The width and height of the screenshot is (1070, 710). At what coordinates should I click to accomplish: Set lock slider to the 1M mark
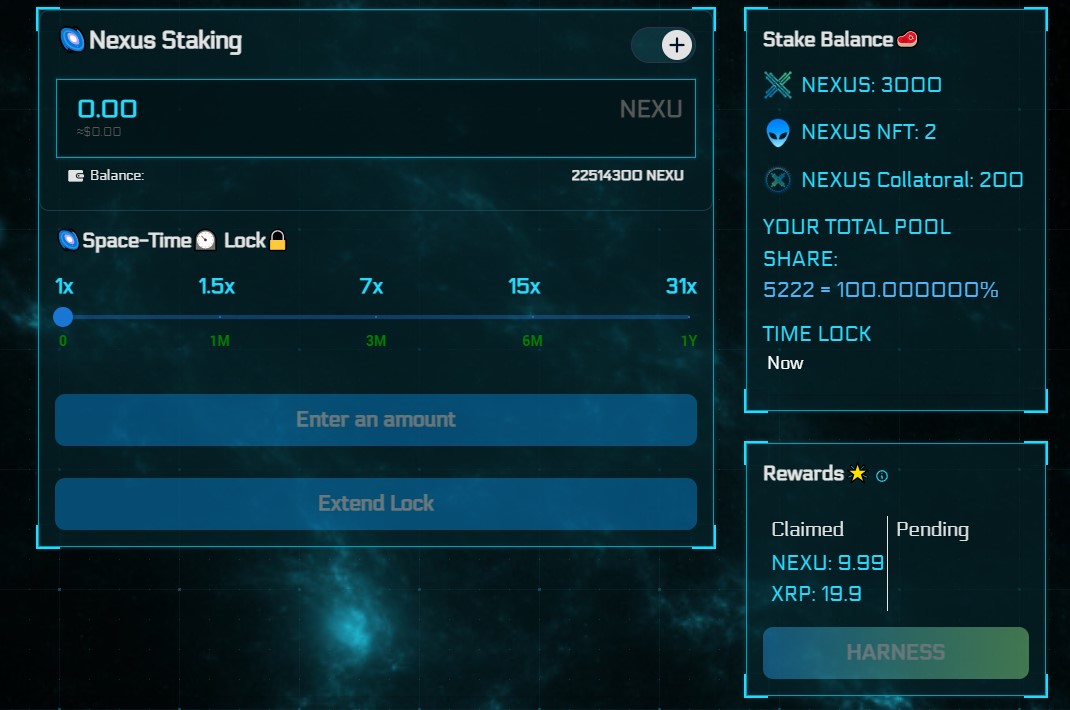[220, 317]
